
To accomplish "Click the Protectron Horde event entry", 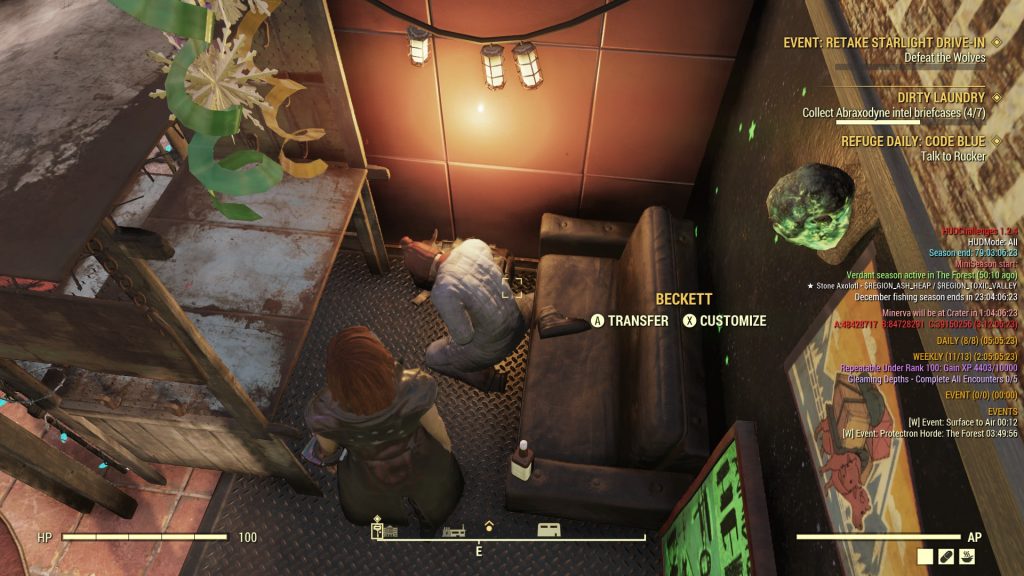I will coord(930,433).
